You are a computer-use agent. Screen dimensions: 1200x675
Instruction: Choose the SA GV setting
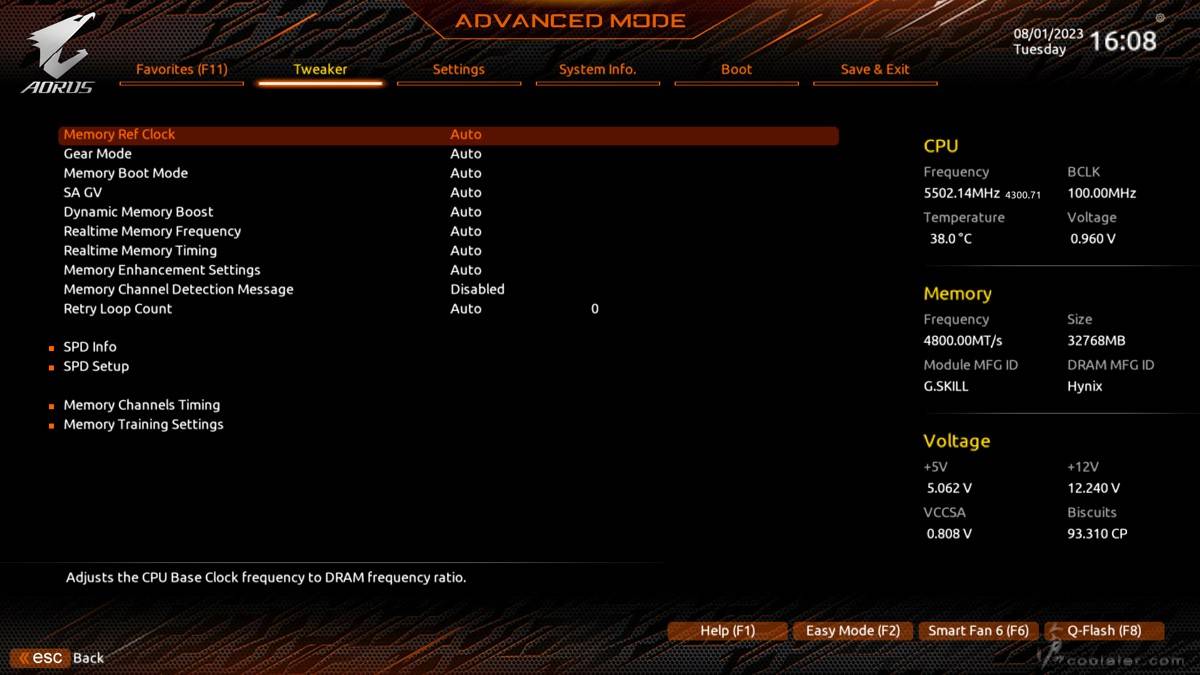point(83,192)
